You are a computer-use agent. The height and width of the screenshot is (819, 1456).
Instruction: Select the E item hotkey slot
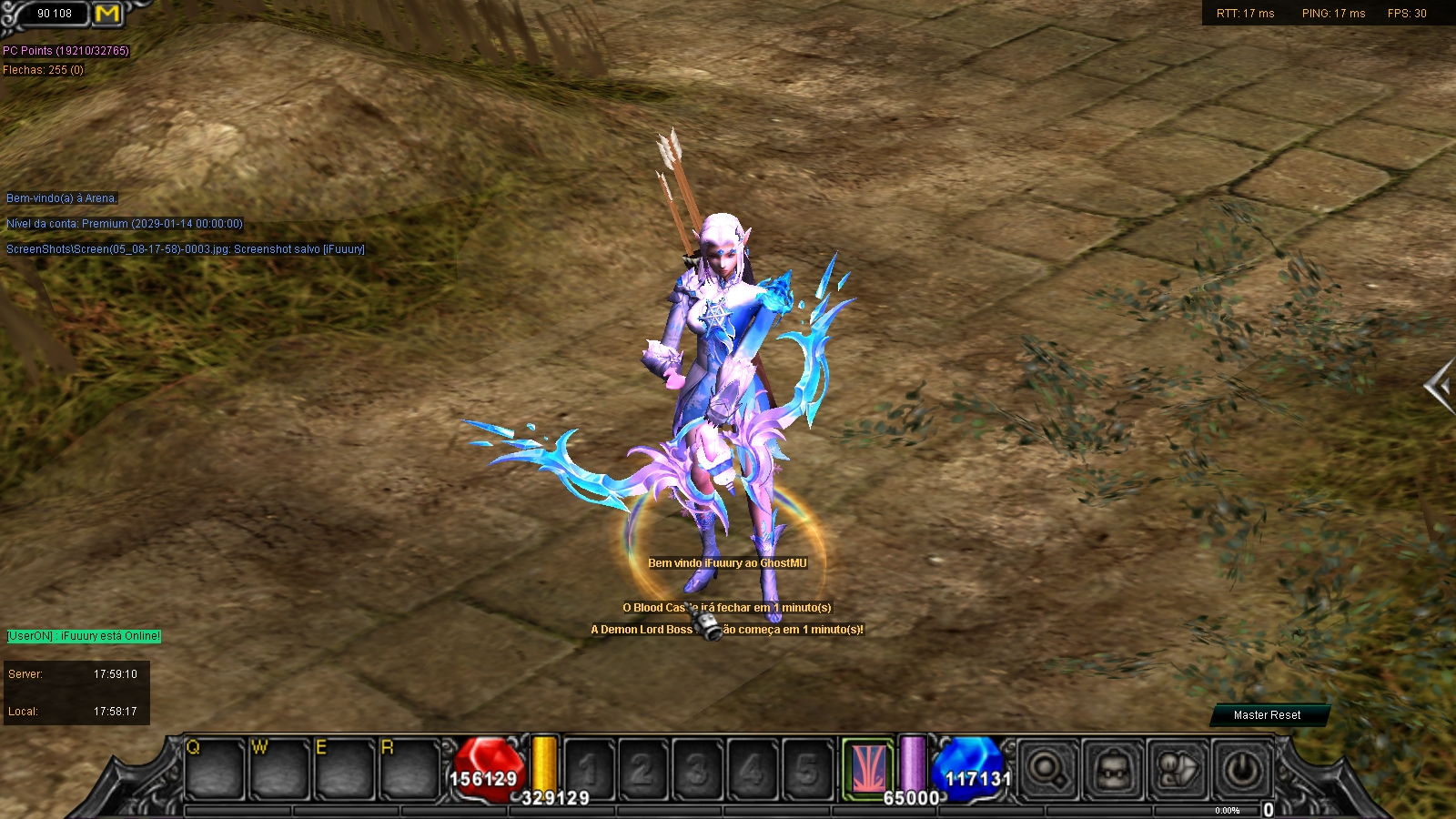tap(345, 770)
